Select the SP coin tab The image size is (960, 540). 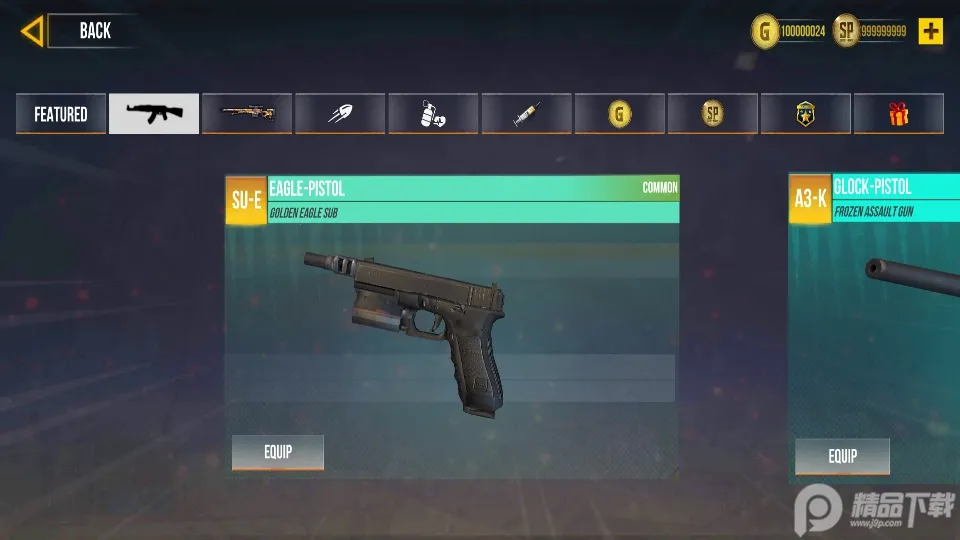point(712,114)
